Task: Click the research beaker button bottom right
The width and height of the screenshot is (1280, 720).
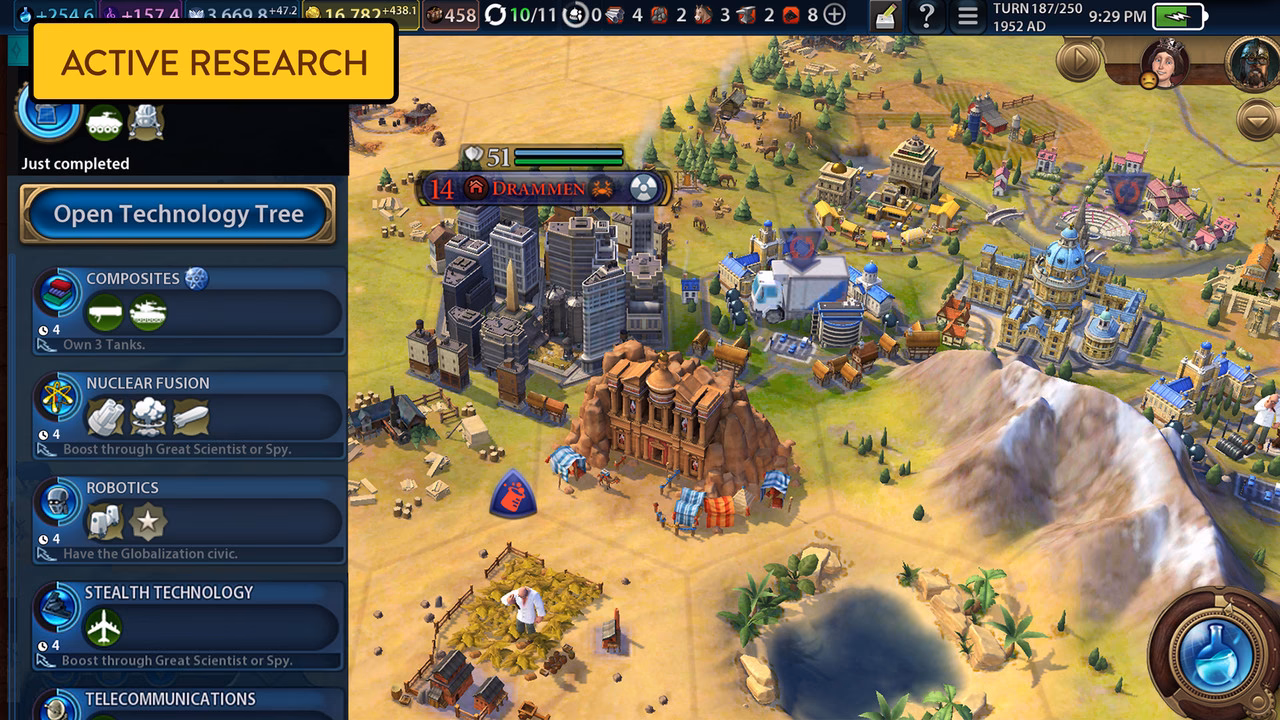Action: point(1215,655)
